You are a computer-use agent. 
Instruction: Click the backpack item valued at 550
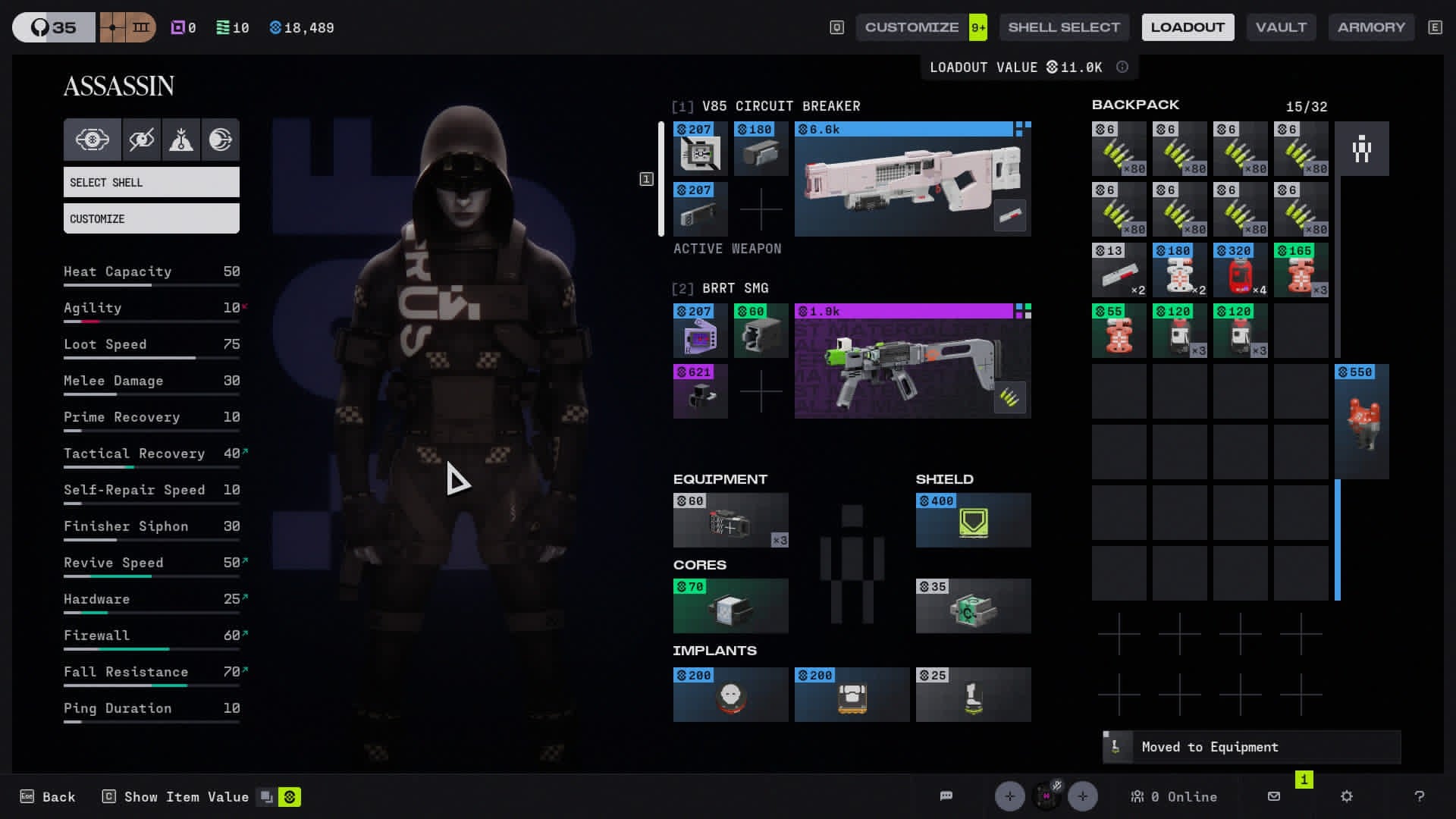coord(1361,422)
